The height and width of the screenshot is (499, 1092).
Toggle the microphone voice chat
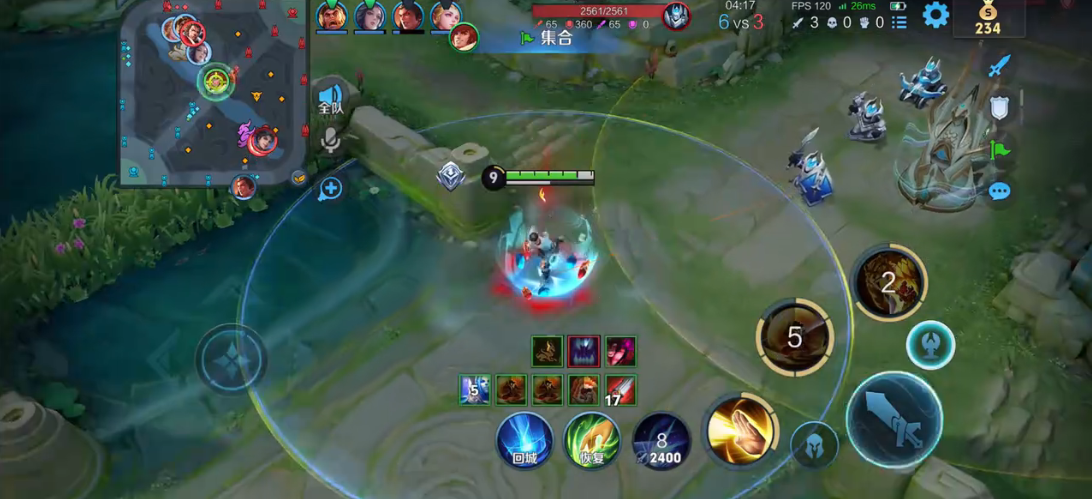tap(330, 140)
